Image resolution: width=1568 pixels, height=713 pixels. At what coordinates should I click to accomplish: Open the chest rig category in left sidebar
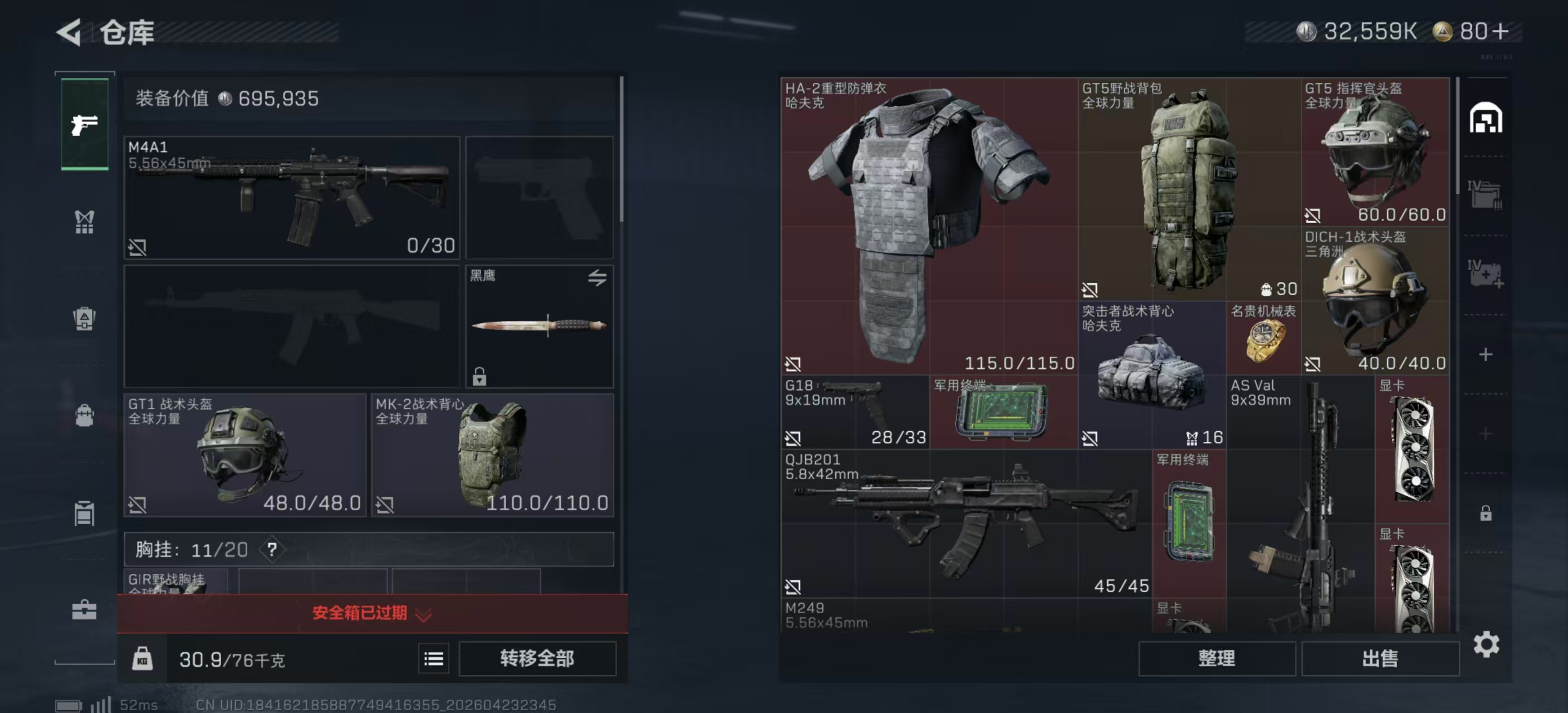(85, 222)
